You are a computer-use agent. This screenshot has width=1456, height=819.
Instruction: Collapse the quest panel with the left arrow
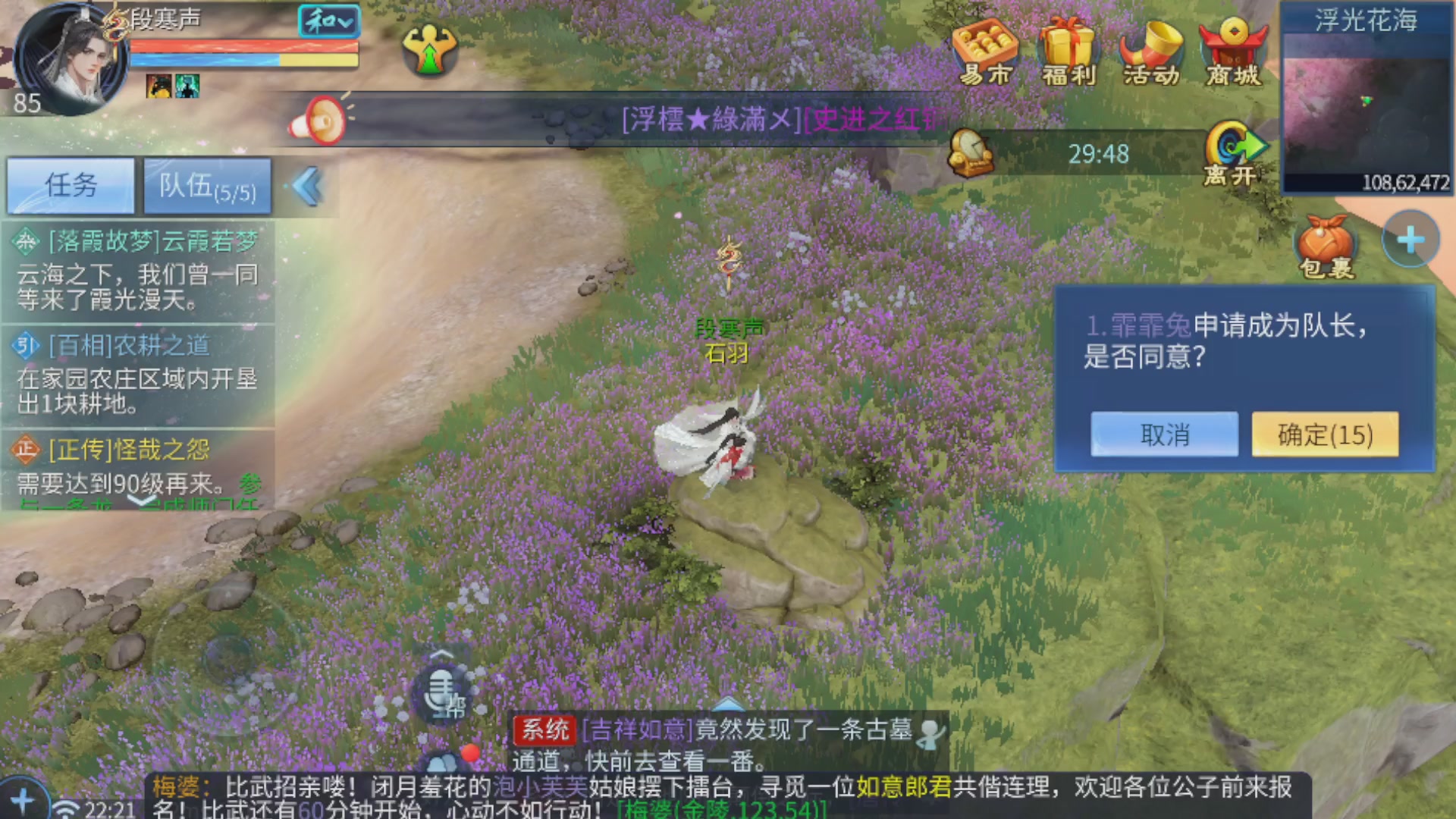tap(306, 184)
